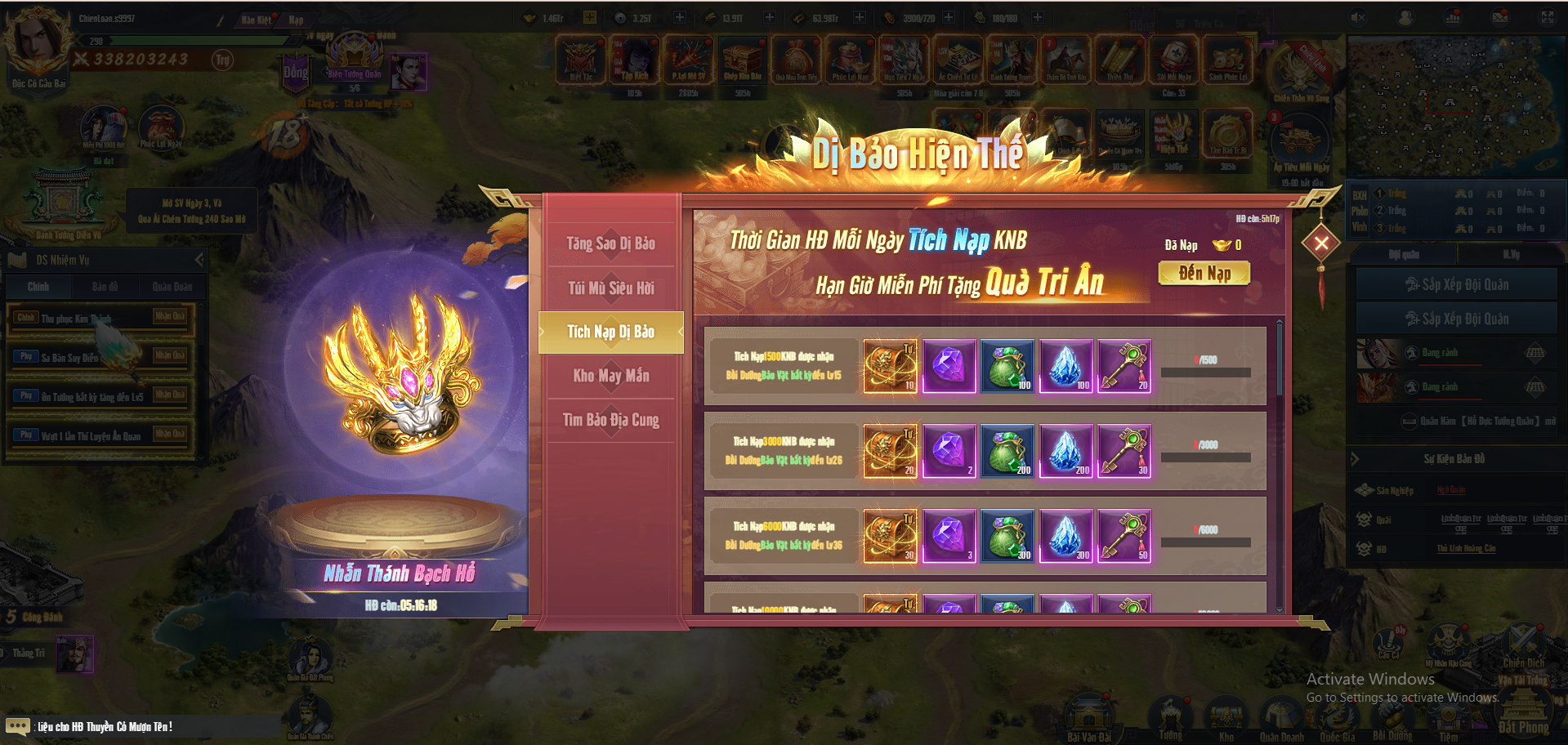Inspect the blue crystal reward for 1500 KNB

tap(1066, 366)
